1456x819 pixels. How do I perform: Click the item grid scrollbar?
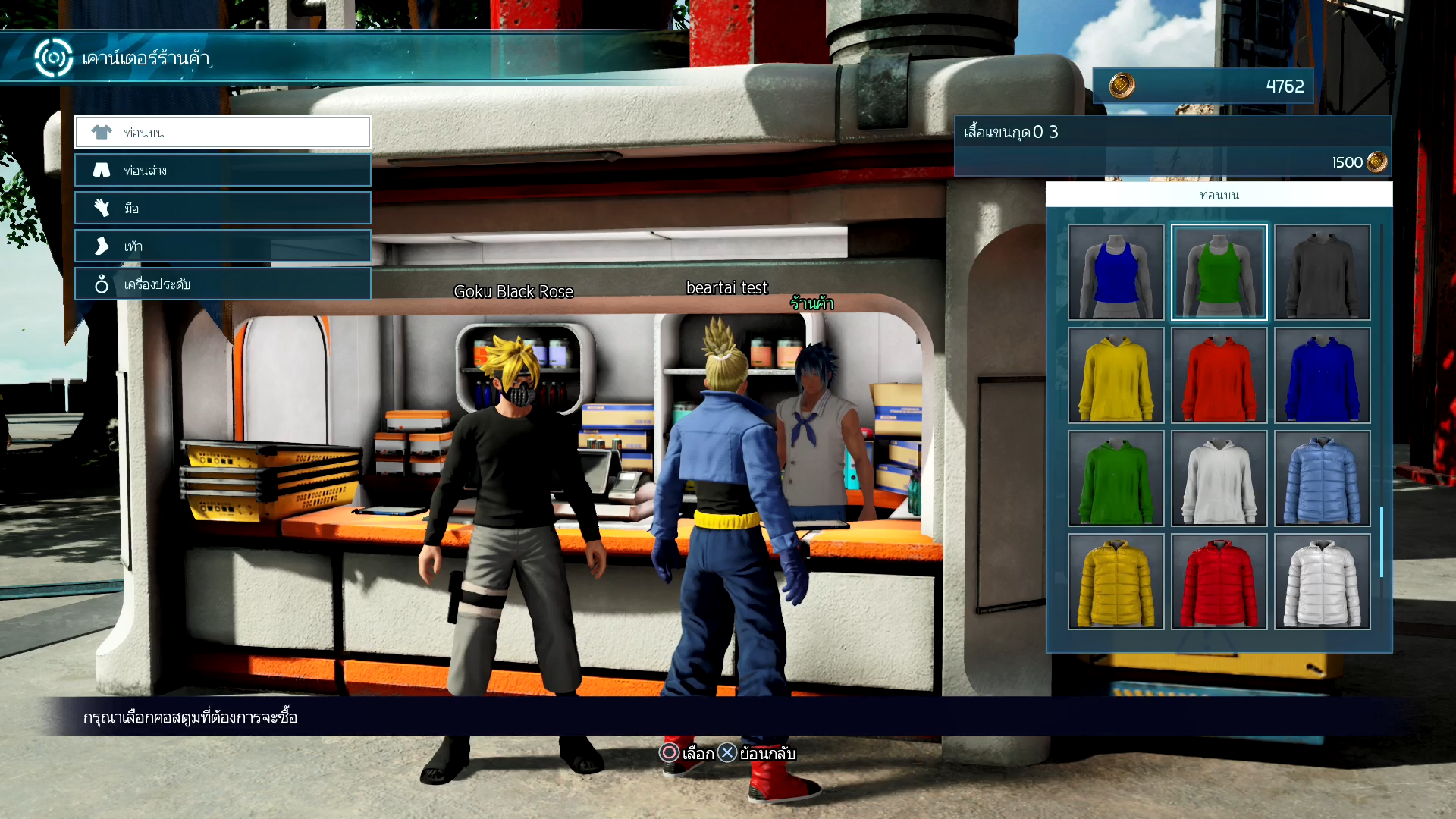click(1382, 541)
